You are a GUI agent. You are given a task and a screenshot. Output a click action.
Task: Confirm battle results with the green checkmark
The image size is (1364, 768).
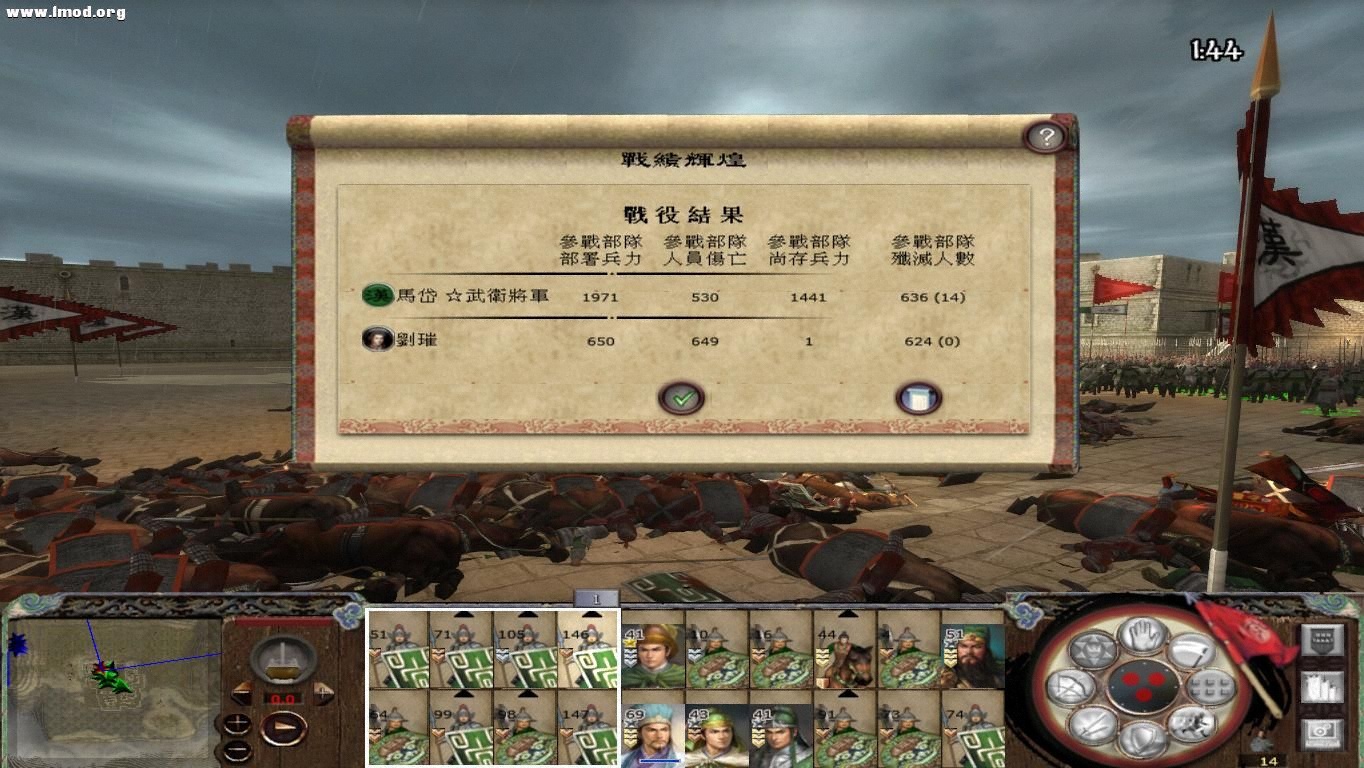click(681, 396)
